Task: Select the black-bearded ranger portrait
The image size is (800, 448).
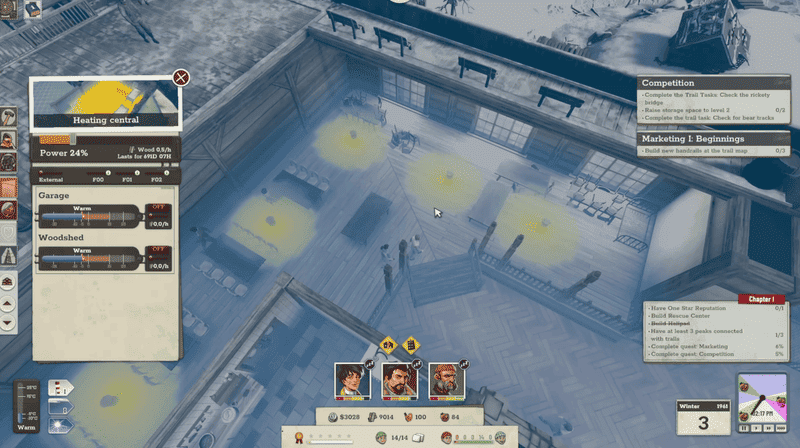Action: point(398,378)
